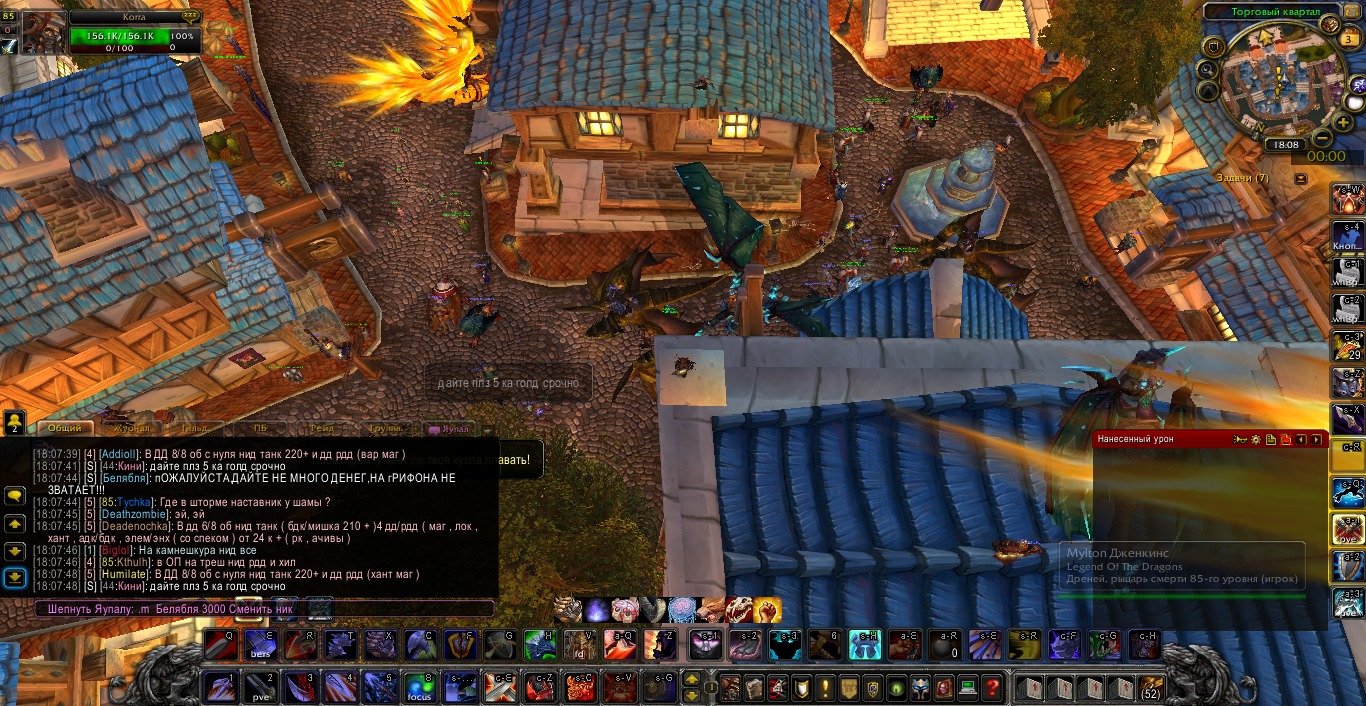1366x706 pixels.
Task: Switch to the Общий chat tab
Action: pyautogui.click(x=65, y=428)
